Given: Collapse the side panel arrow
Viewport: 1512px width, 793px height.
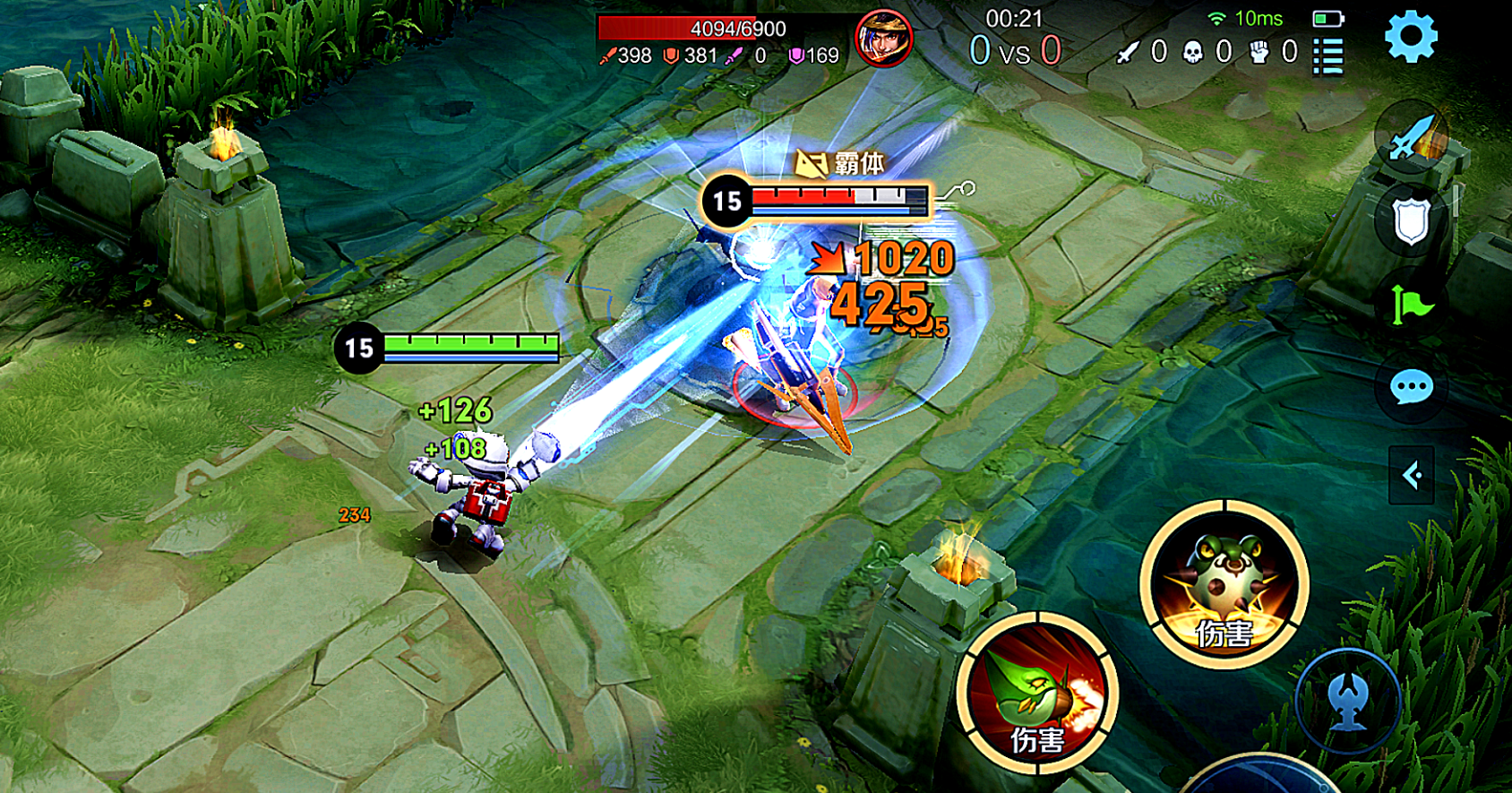Looking at the screenshot, I should [1412, 475].
